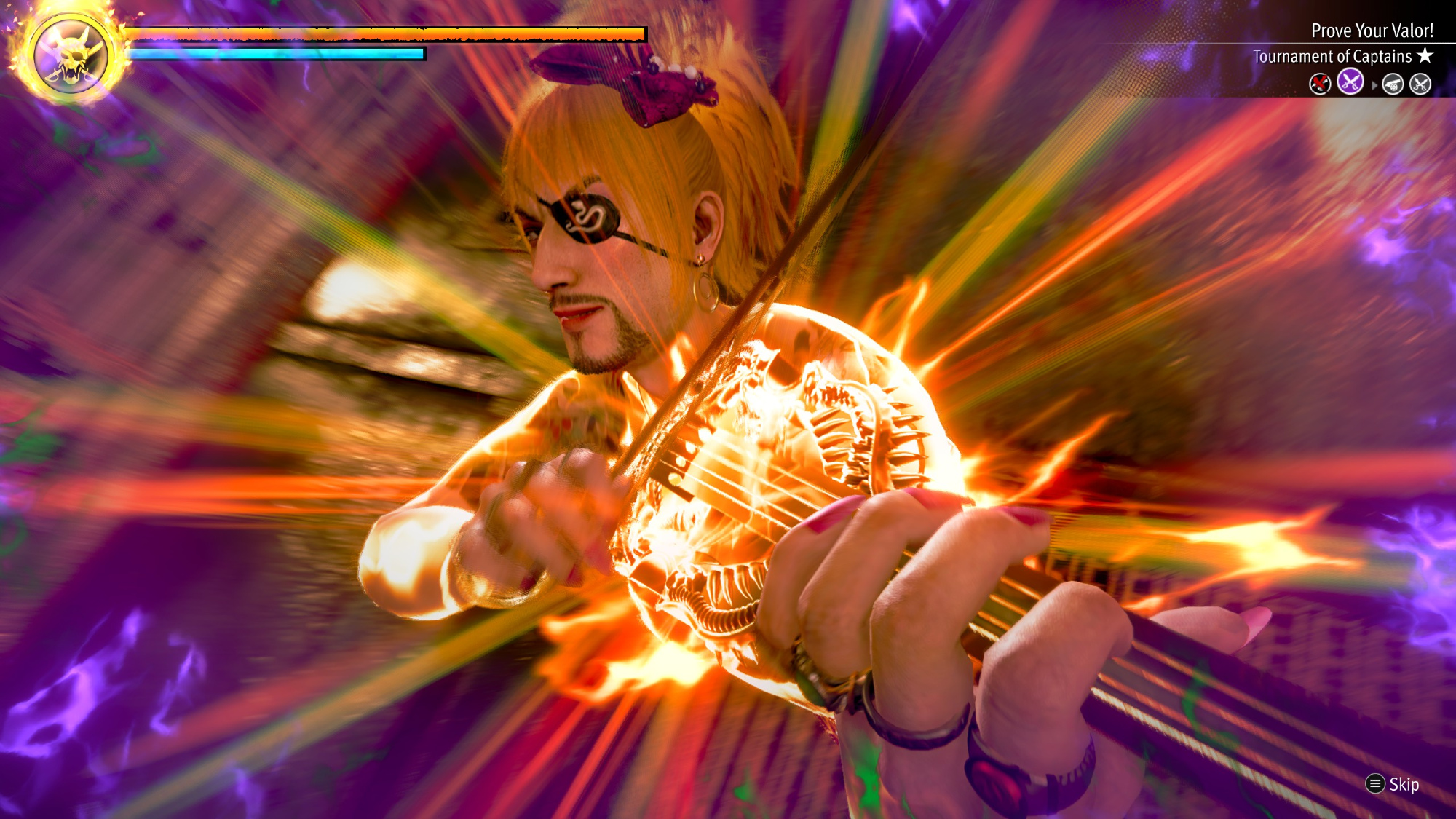This screenshot has width=1456, height=819.
Task: Pick the gray crossed swords stage icon
Action: [1420, 84]
